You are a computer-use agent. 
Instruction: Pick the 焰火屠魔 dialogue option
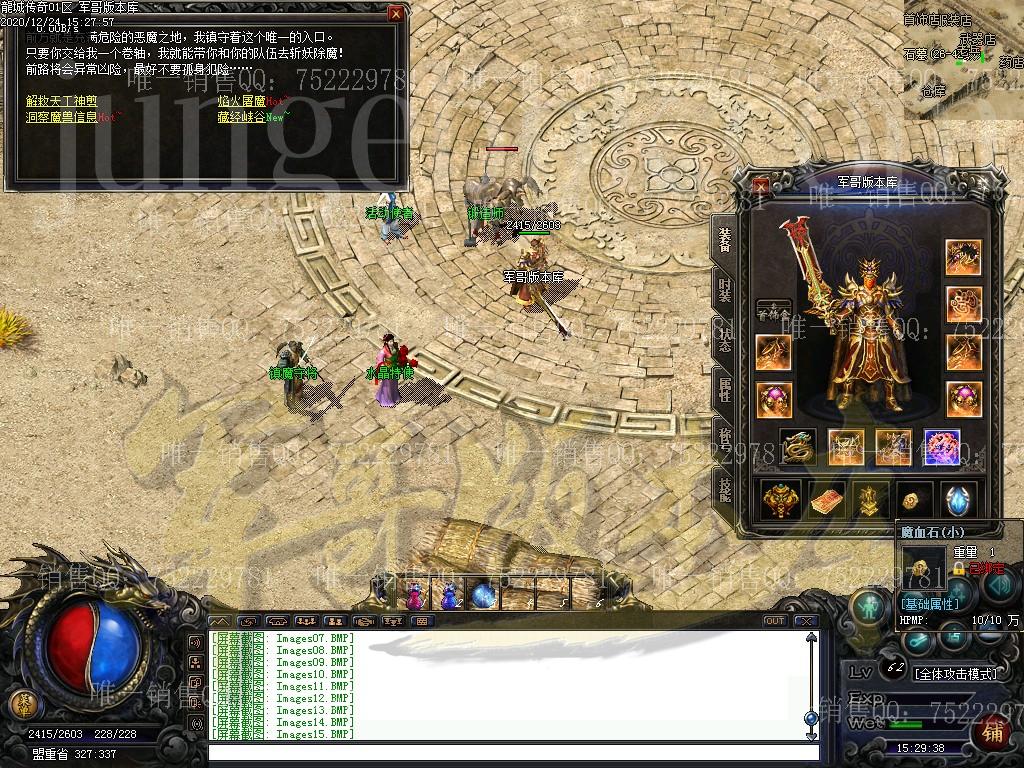click(x=242, y=101)
